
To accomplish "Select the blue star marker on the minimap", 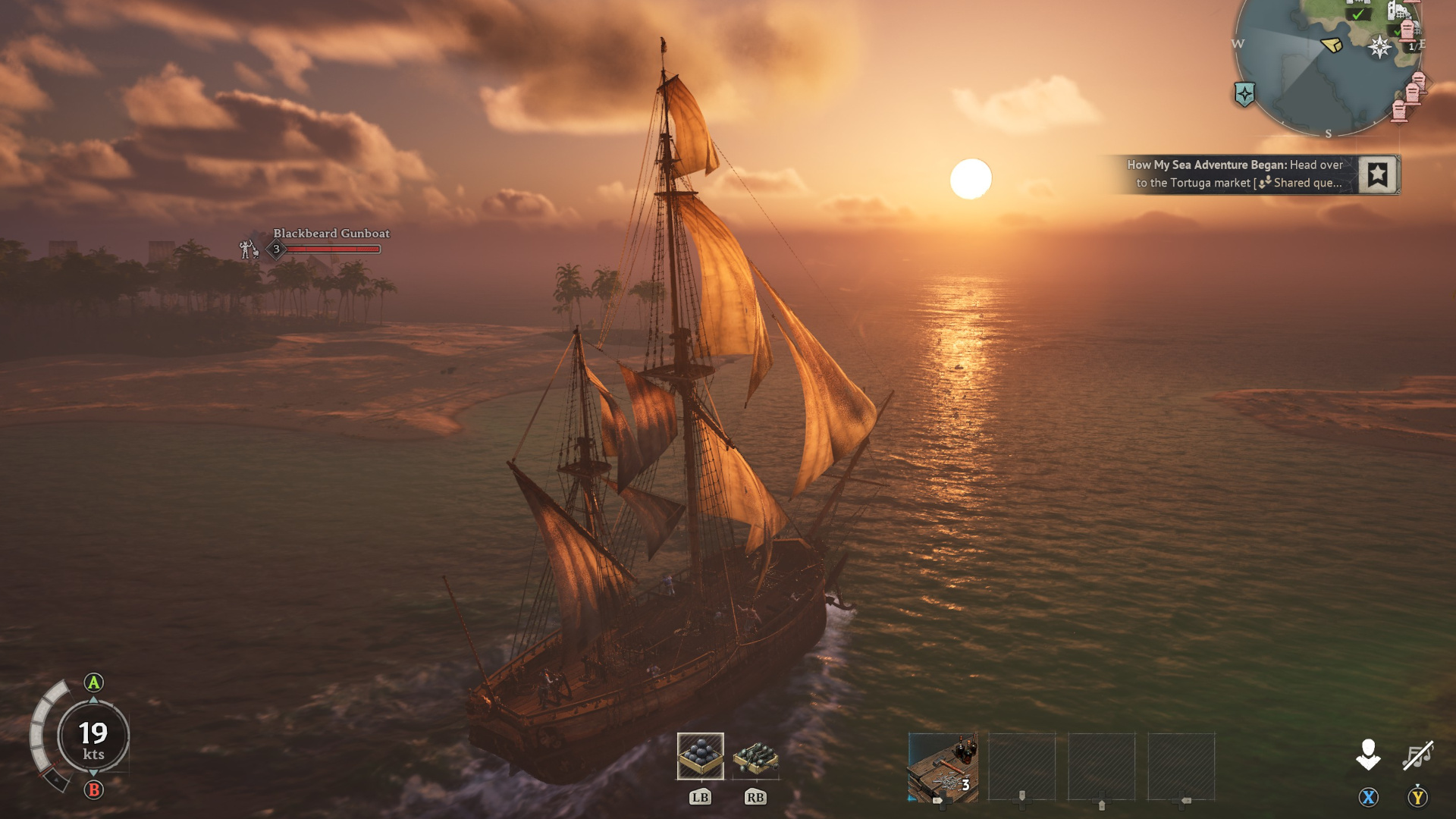I will 1244,93.
